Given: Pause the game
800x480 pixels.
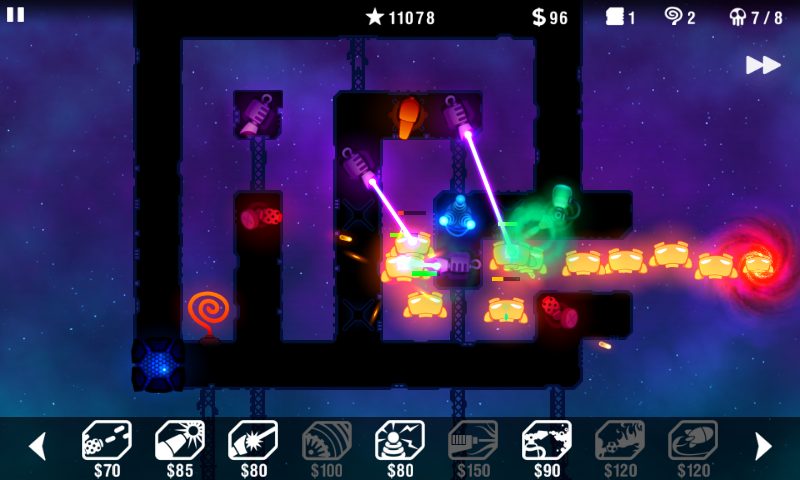Looking at the screenshot, I should (x=16, y=15).
